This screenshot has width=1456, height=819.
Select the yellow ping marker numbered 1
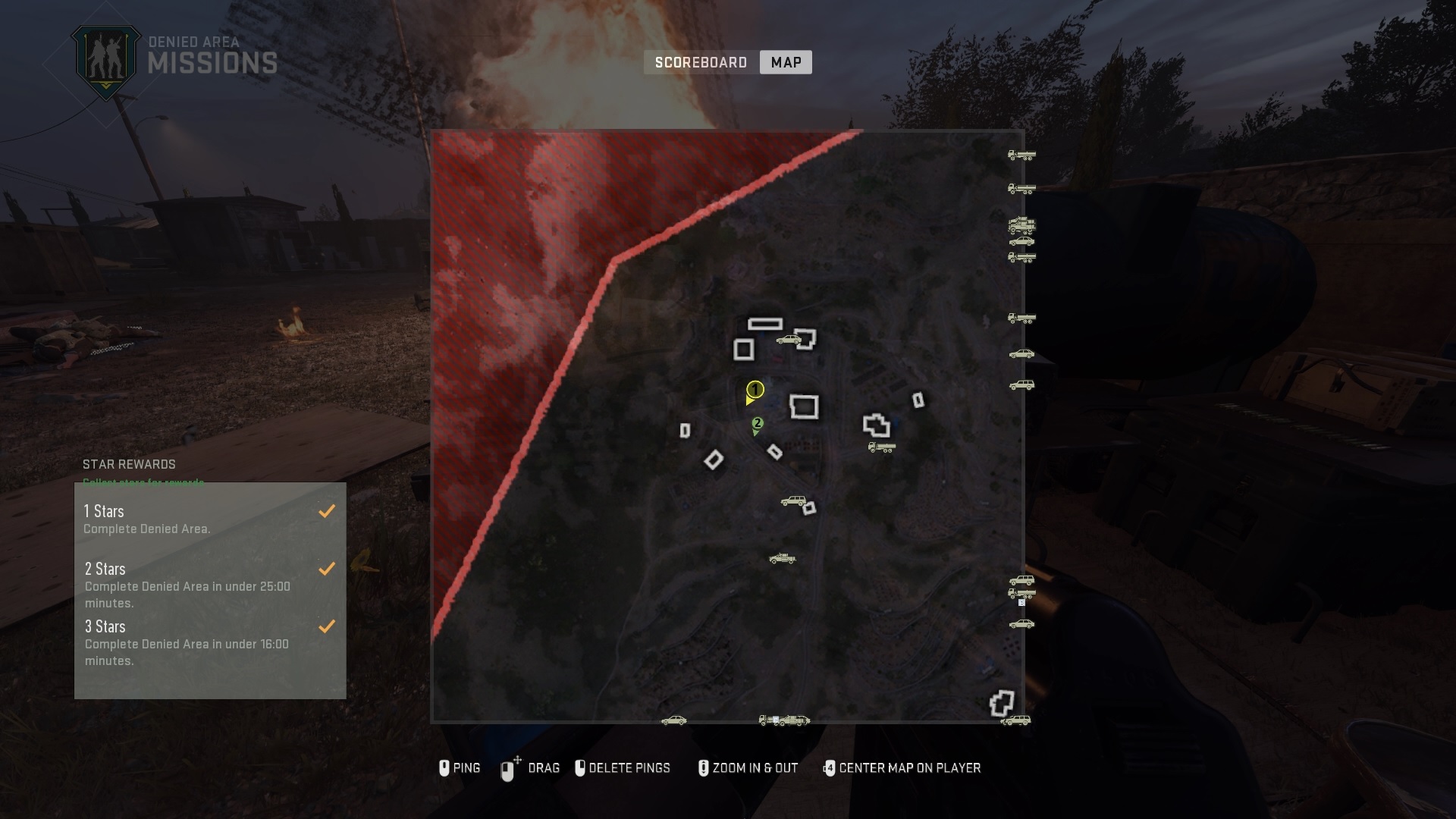click(755, 391)
